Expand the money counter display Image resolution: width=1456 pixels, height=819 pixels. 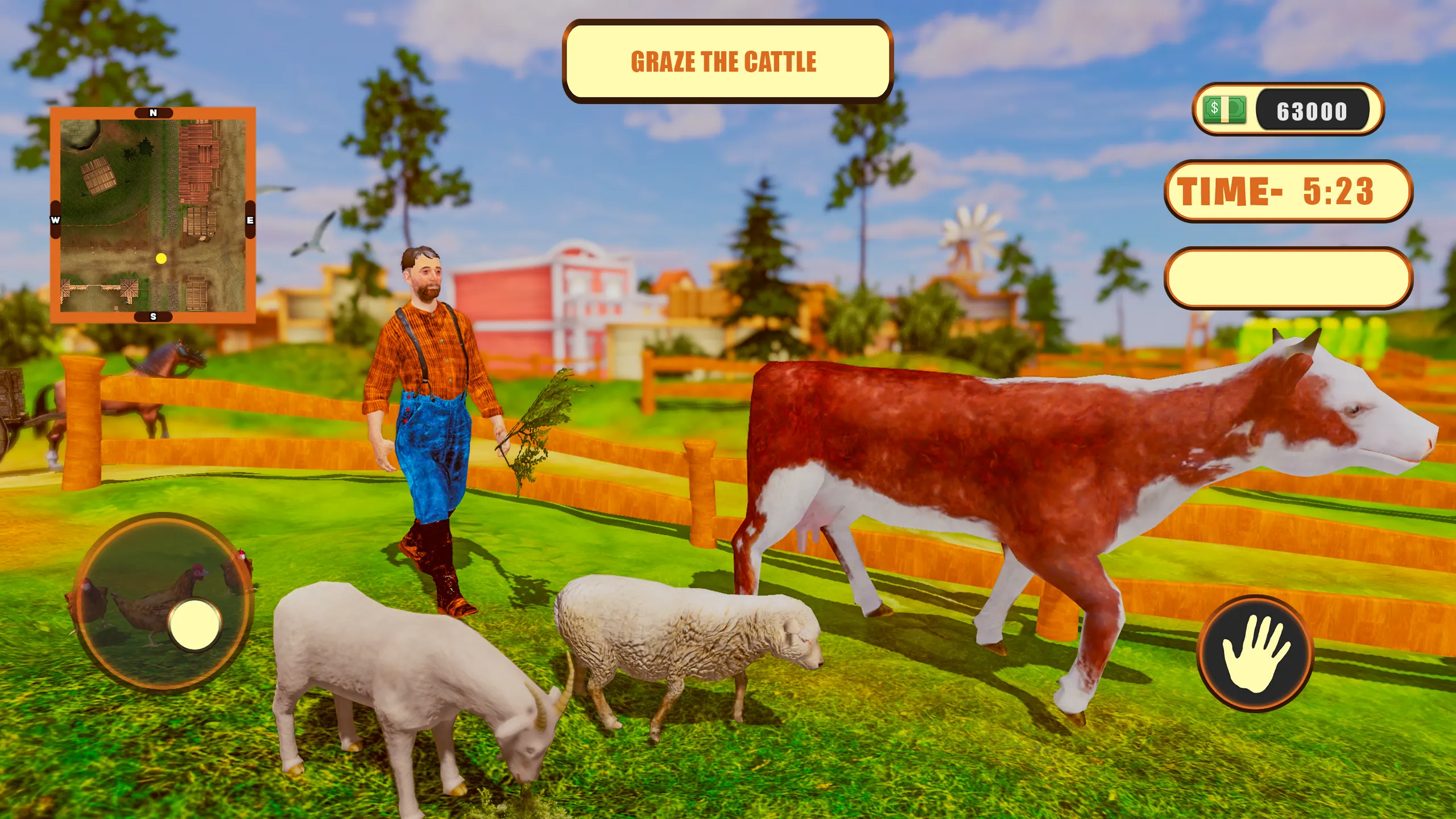click(x=1291, y=111)
